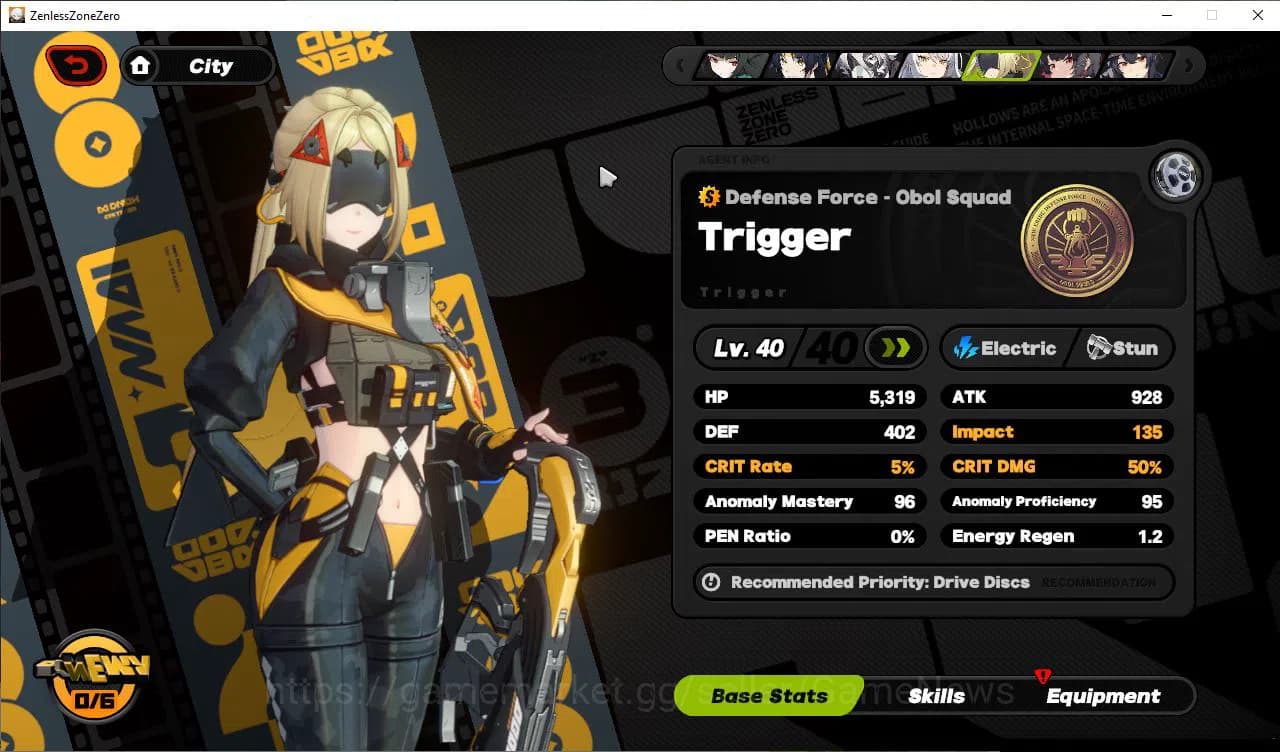Click the home icon on the City button
Screen dimensions: 1280x752
tap(141, 65)
